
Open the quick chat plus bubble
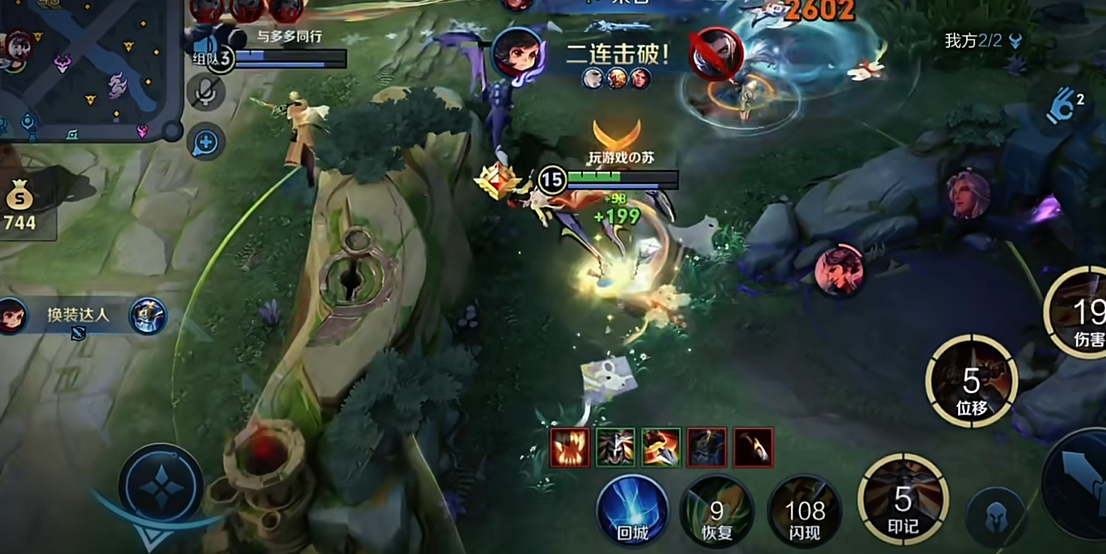point(205,143)
